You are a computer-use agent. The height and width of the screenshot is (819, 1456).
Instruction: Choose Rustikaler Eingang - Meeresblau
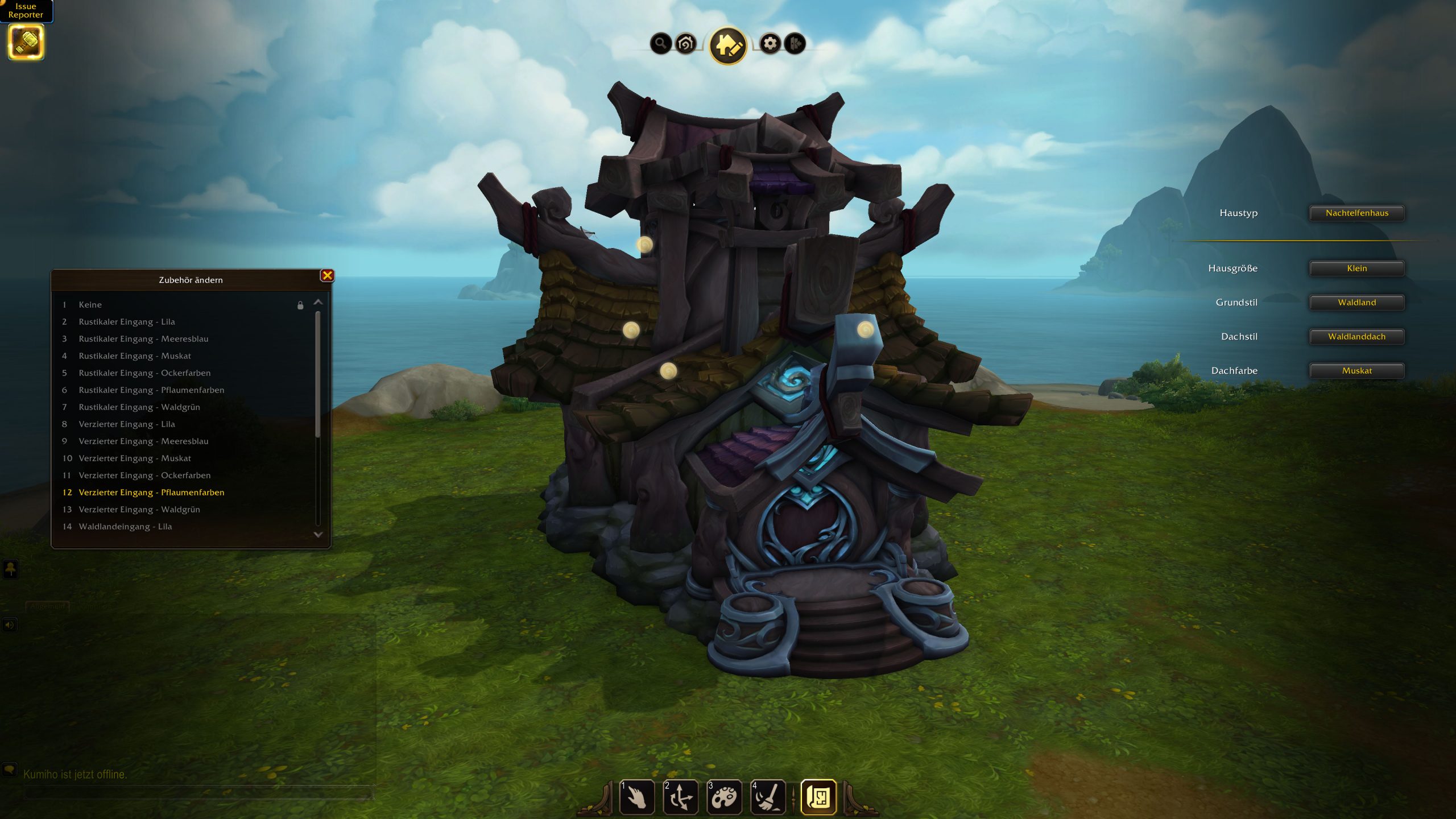pos(143,339)
